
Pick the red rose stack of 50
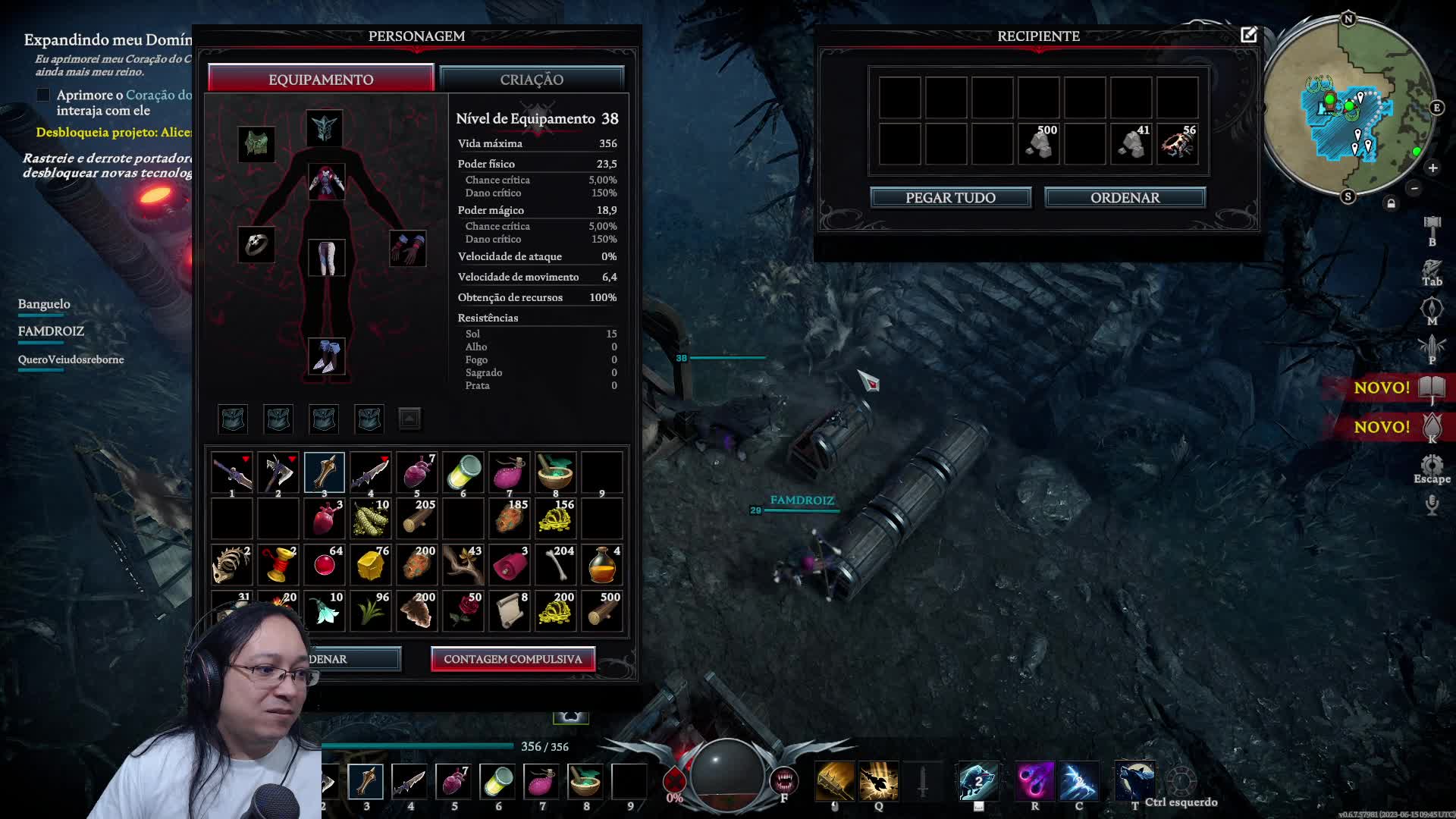pos(463,611)
